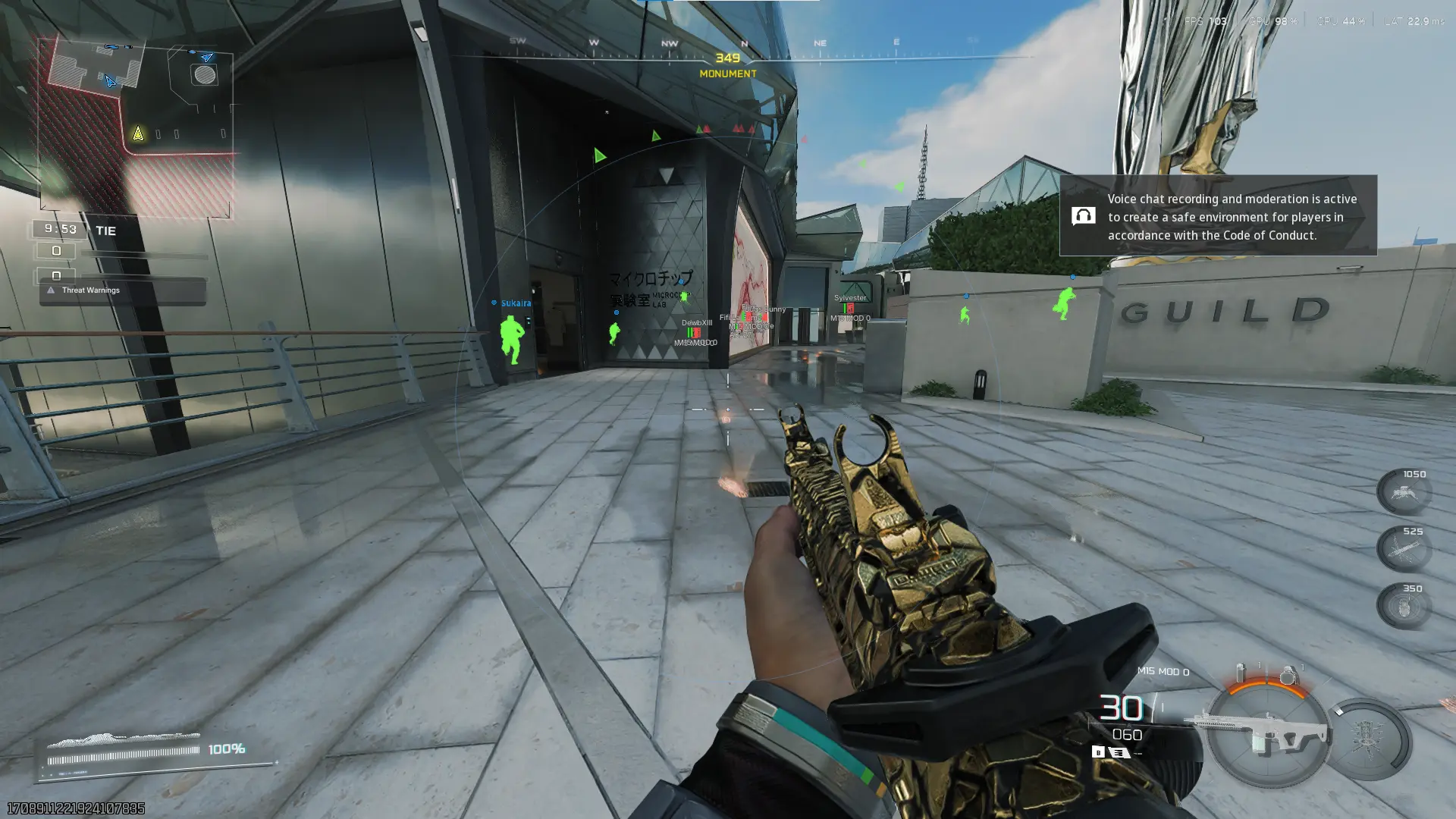This screenshot has width=1456, height=819.
Task: Expand the minimap in the top-left corner
Action: point(136,121)
